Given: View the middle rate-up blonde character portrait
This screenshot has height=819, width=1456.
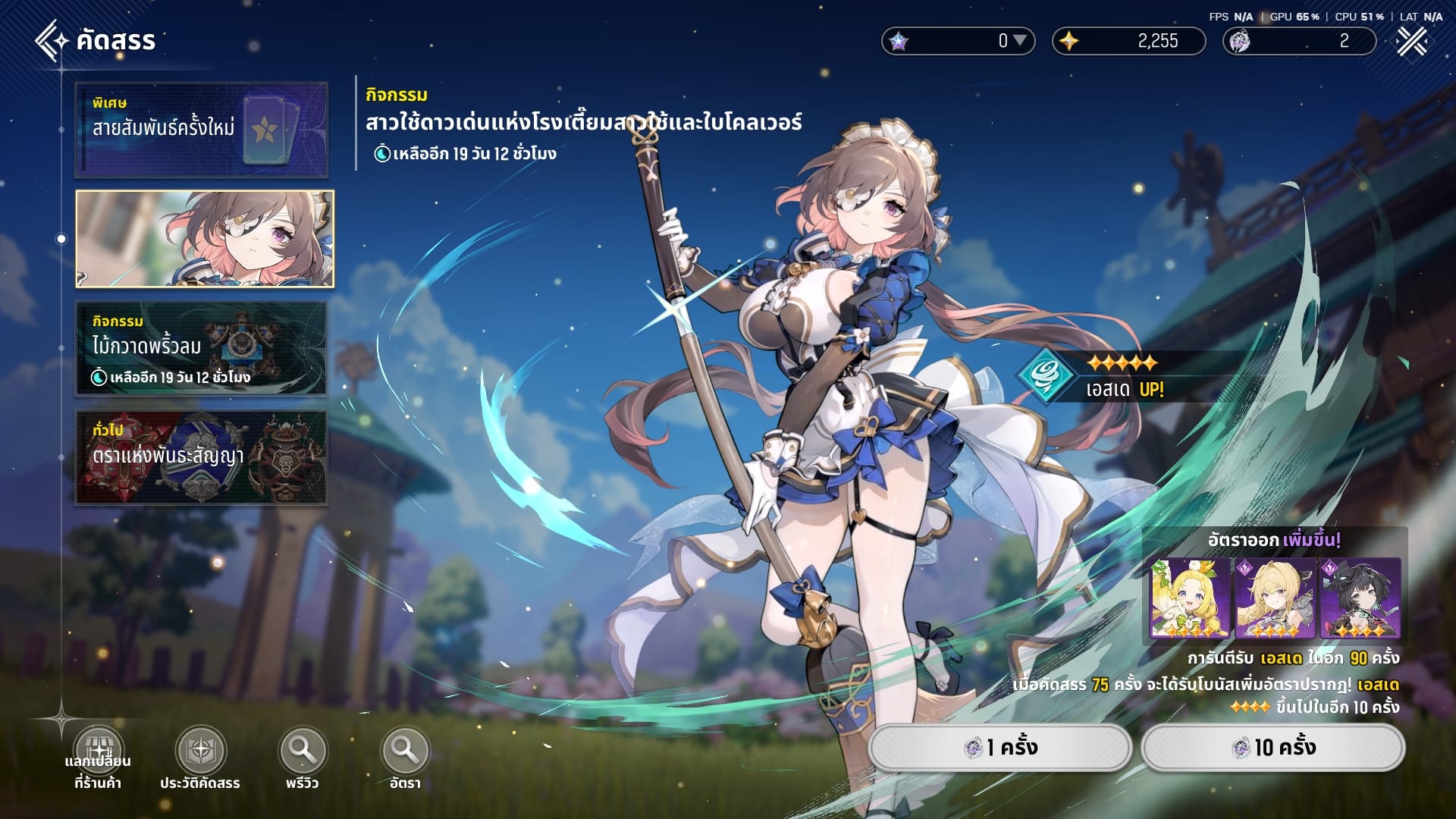Looking at the screenshot, I should tap(1275, 598).
